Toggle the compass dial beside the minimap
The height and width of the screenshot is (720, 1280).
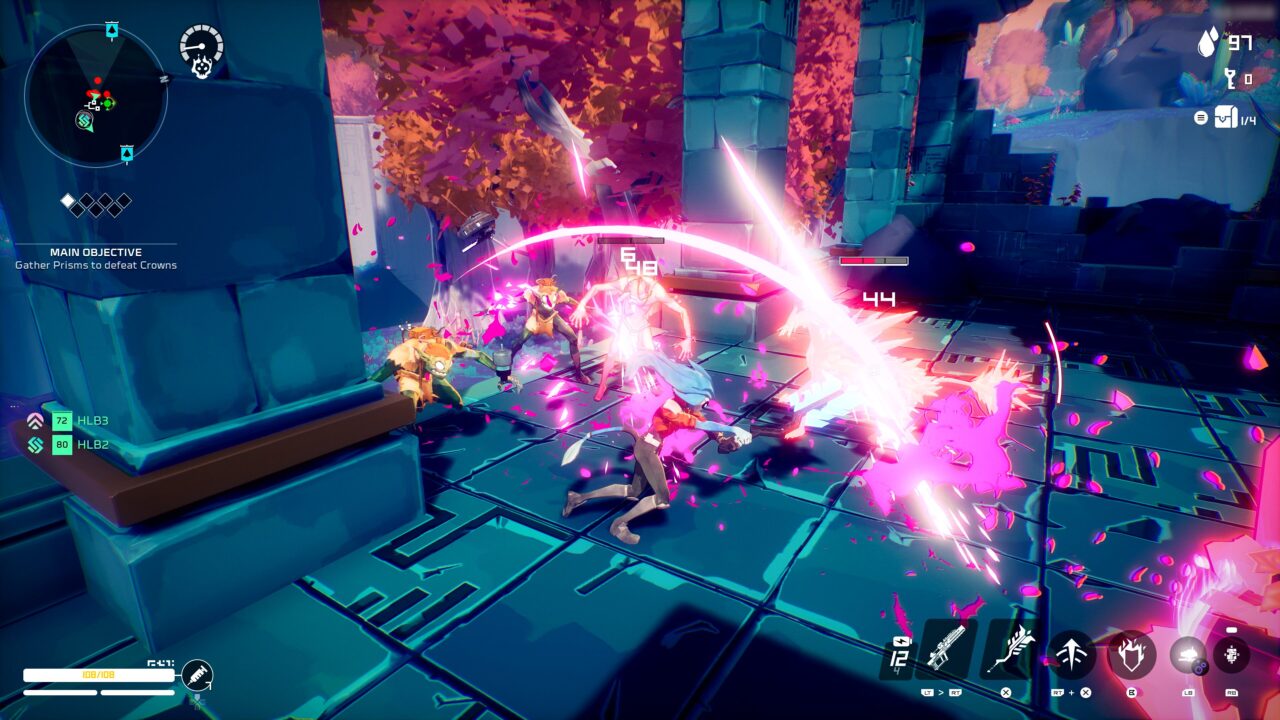pyautogui.click(x=200, y=47)
